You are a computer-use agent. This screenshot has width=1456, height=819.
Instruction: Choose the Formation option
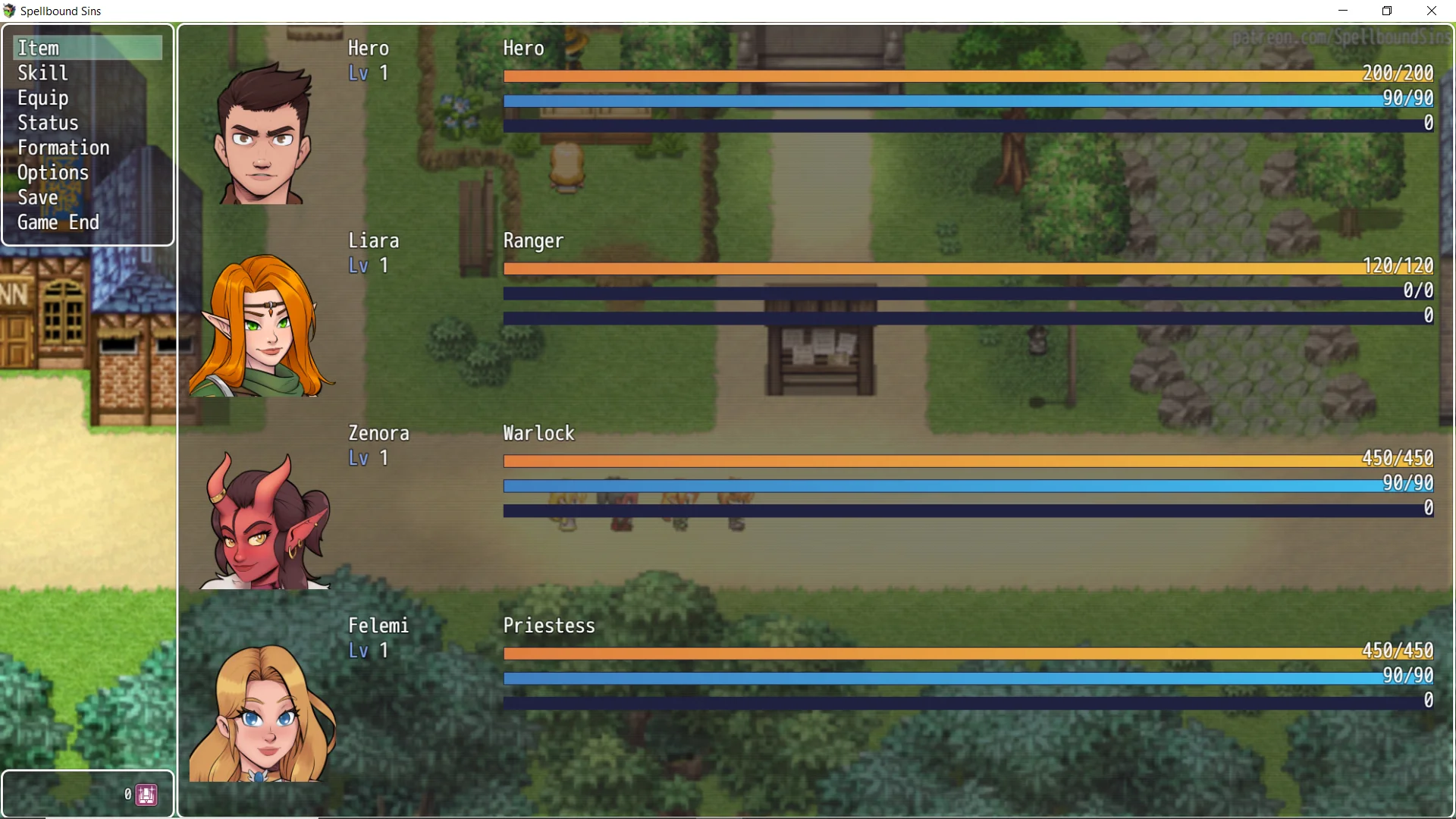[x=64, y=148]
